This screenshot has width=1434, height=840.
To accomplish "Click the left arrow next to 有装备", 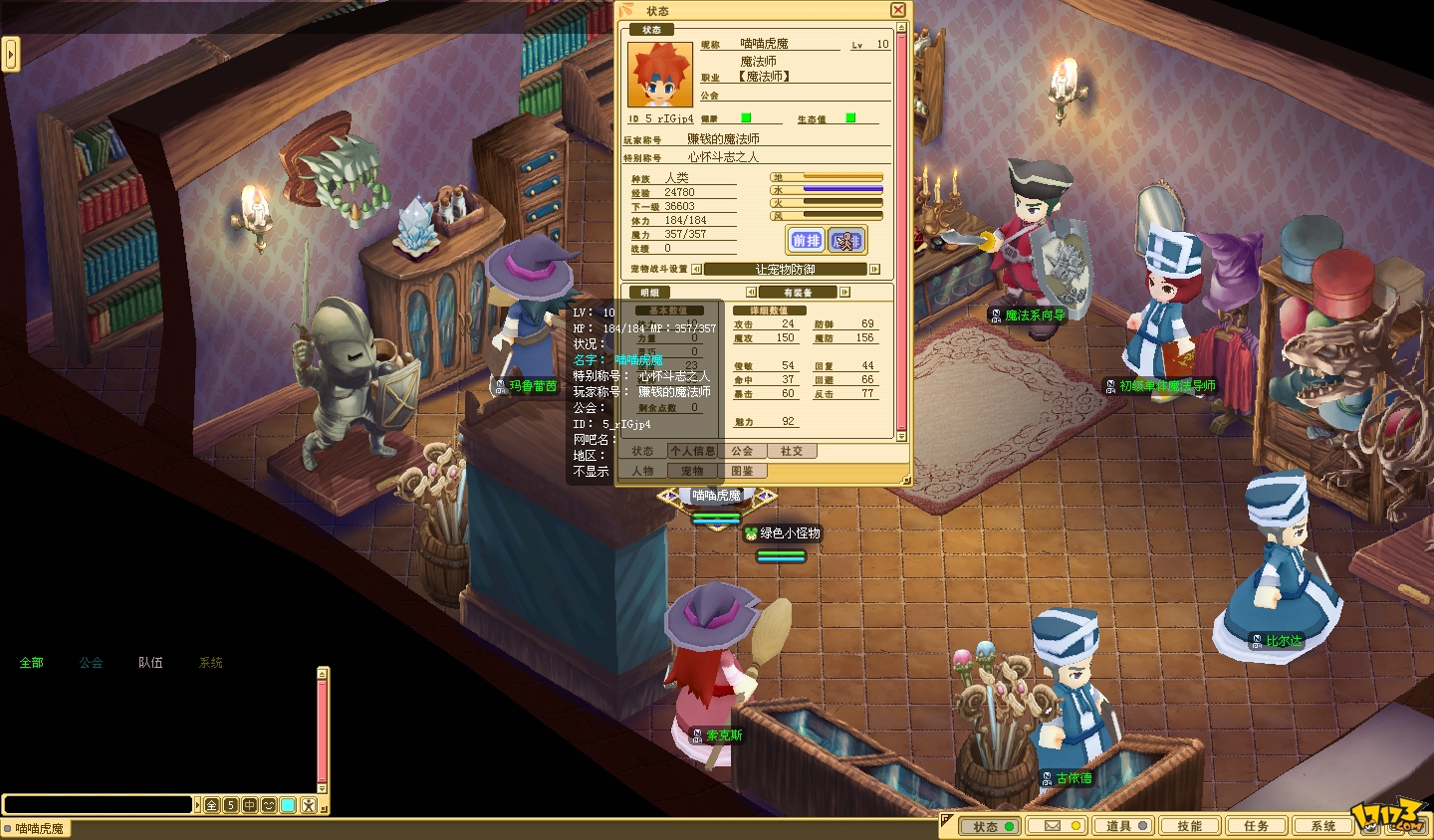I will [751, 293].
